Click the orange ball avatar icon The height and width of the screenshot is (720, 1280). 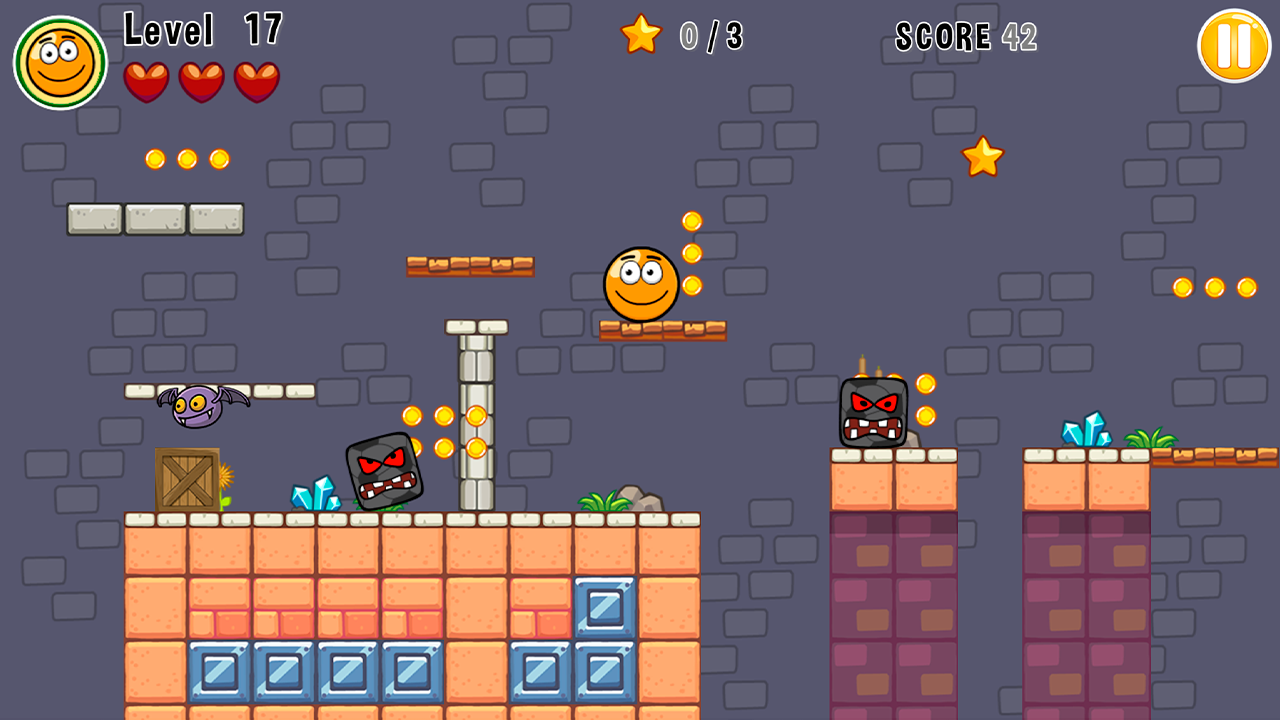(58, 60)
